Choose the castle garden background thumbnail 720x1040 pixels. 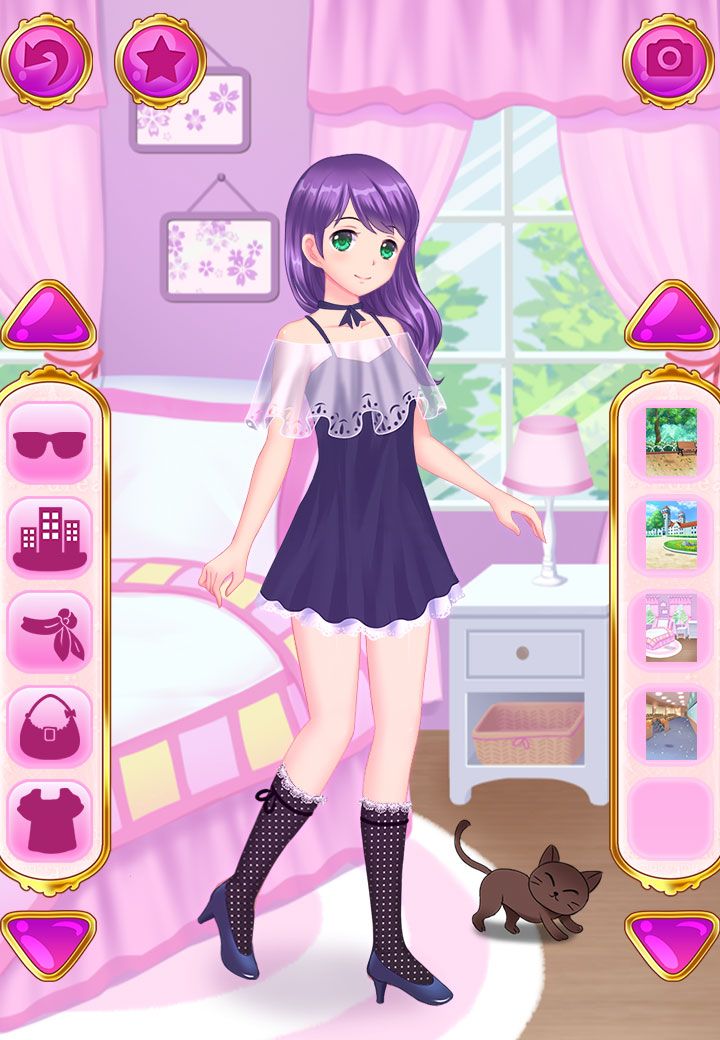tap(671, 535)
